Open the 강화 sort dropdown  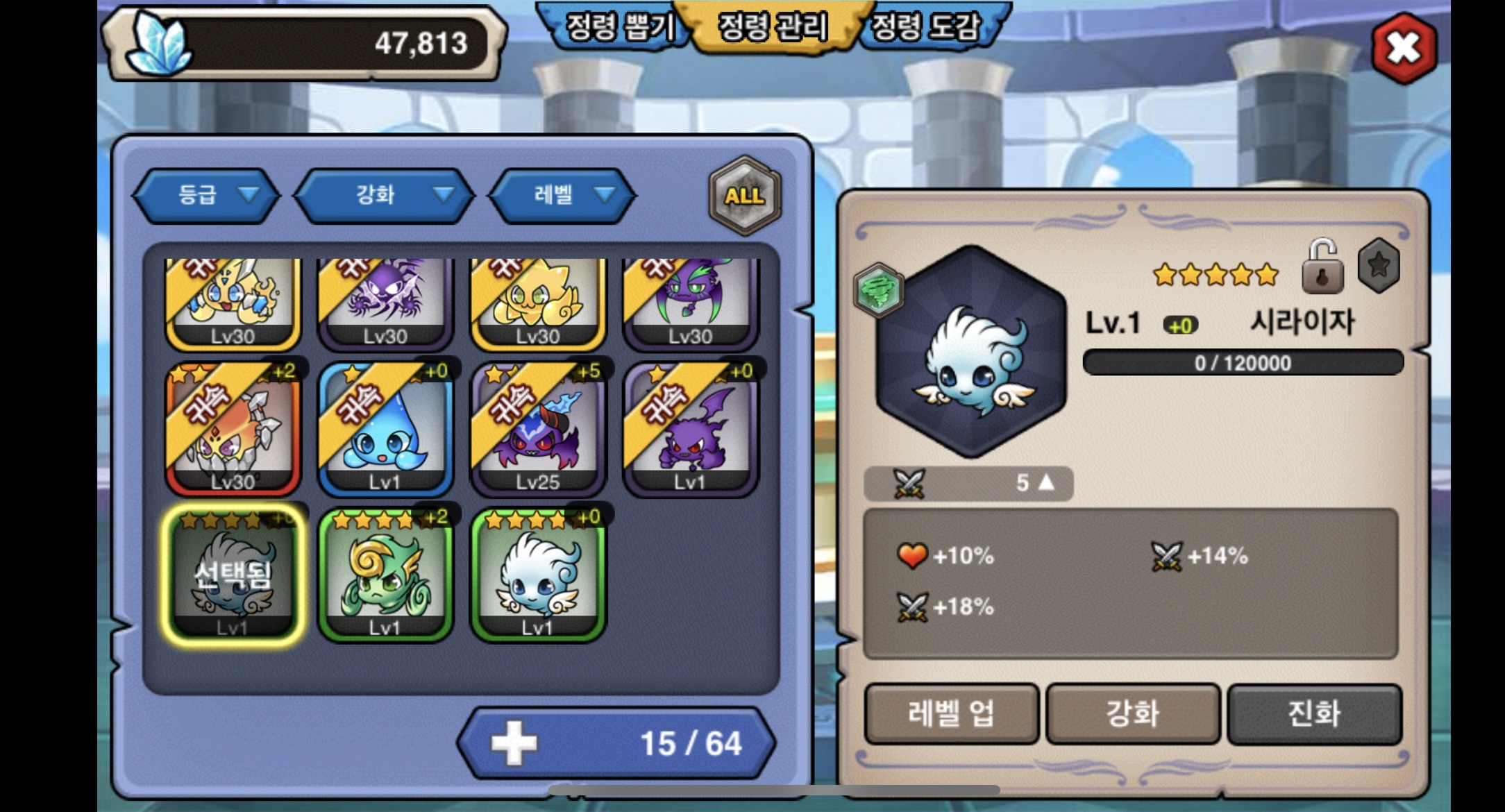(385, 195)
